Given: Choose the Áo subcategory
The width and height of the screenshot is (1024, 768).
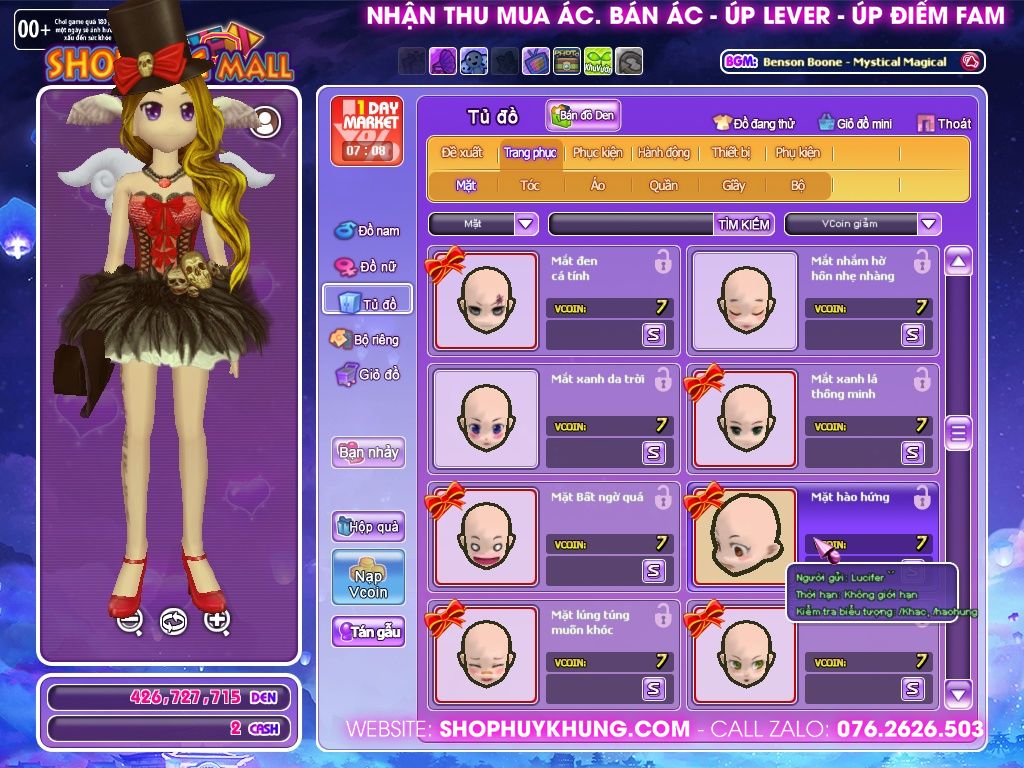Looking at the screenshot, I should pyautogui.click(x=597, y=185).
